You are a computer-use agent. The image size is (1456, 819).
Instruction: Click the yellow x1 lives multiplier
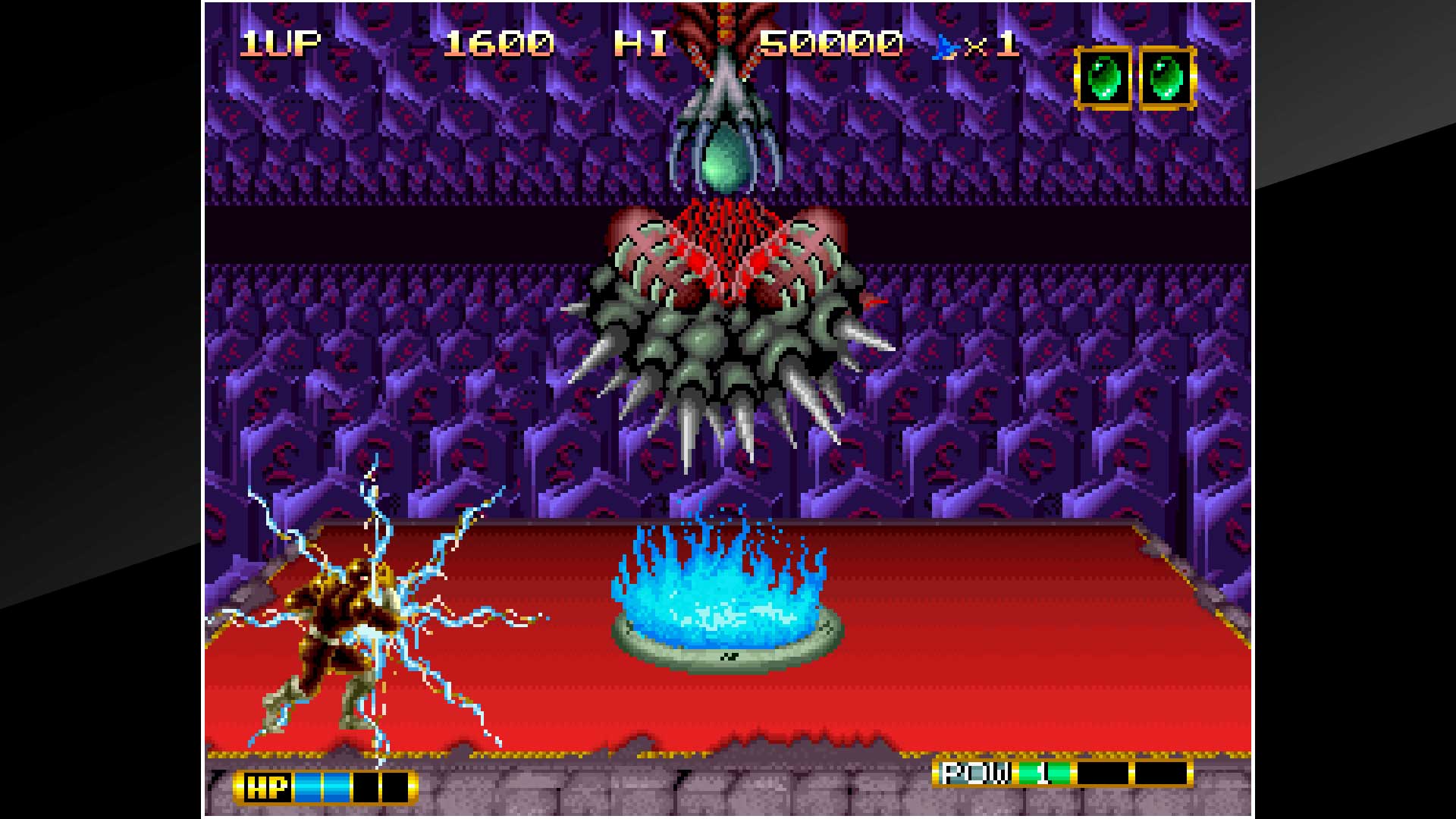(990, 45)
